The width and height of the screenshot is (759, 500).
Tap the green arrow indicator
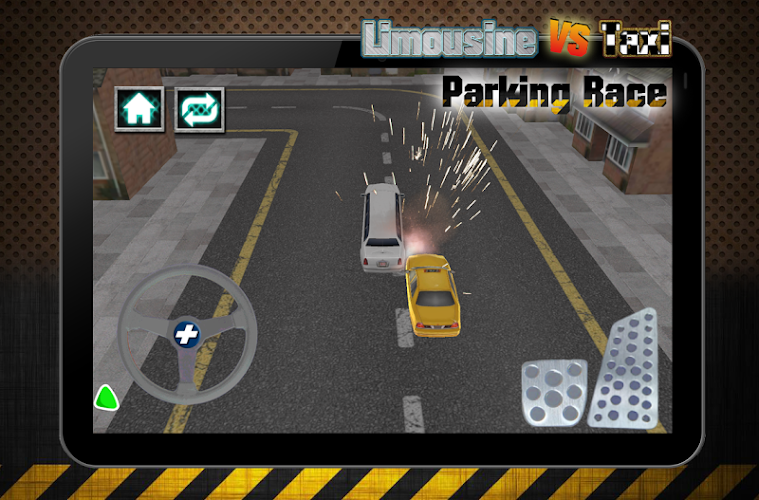pos(106,398)
